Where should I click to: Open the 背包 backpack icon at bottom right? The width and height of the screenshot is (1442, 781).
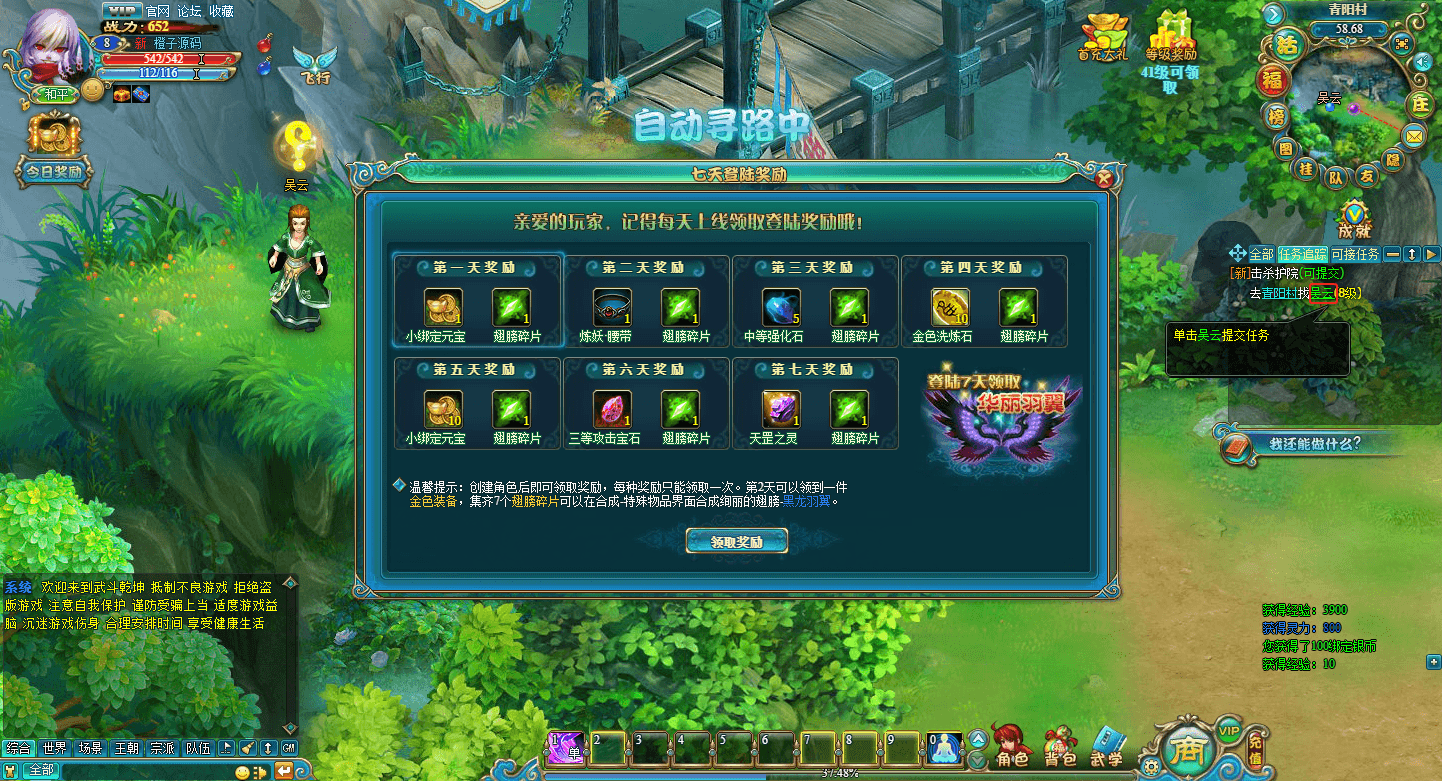pyautogui.click(x=1059, y=744)
